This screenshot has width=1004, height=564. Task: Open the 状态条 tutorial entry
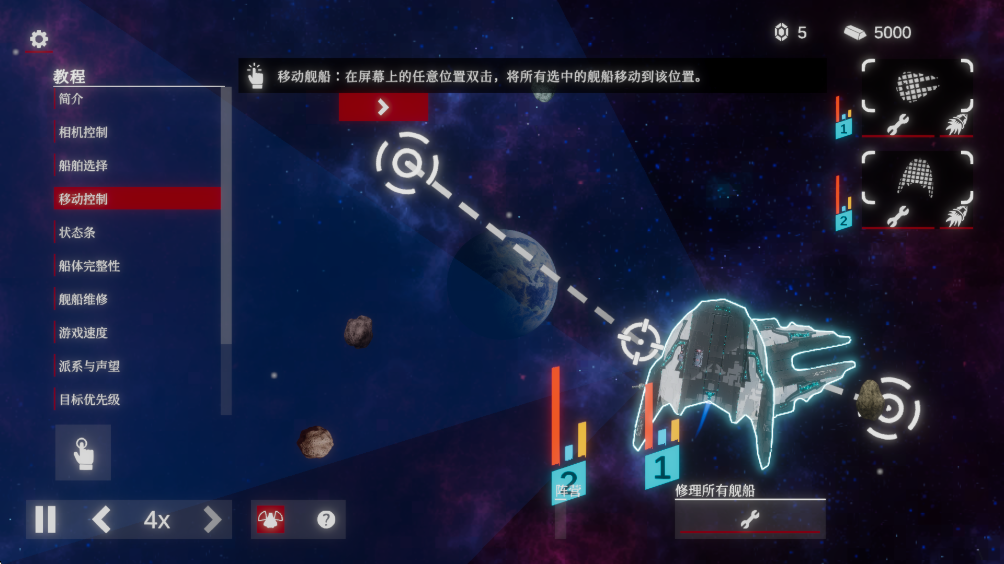[136, 232]
